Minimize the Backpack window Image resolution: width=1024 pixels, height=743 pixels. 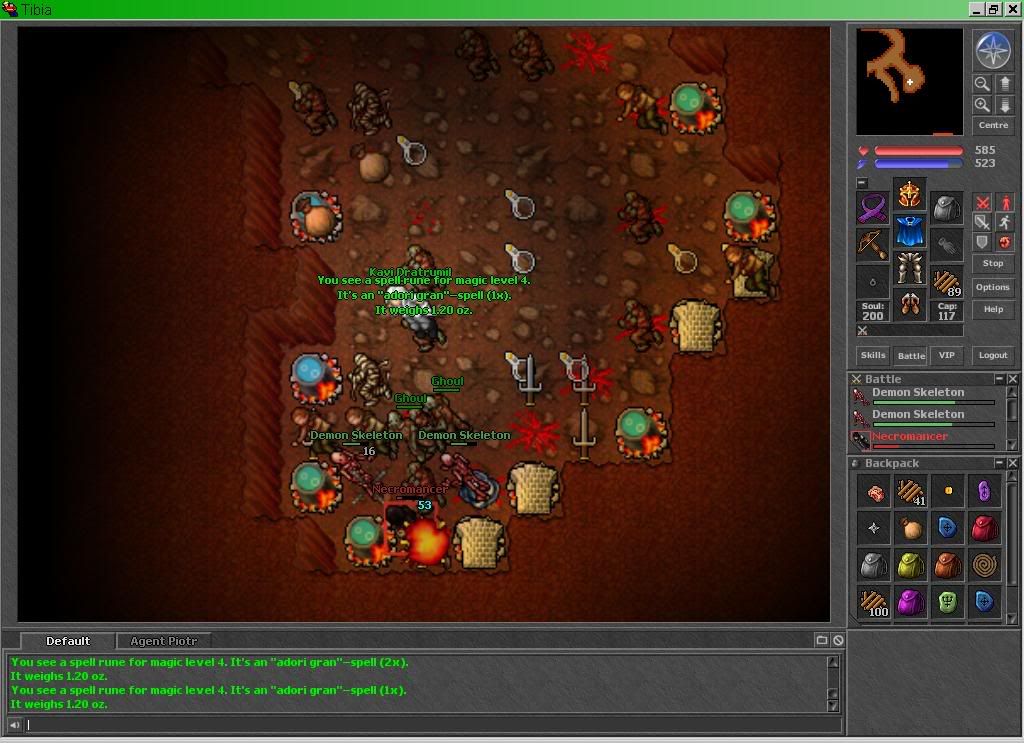pos(999,463)
